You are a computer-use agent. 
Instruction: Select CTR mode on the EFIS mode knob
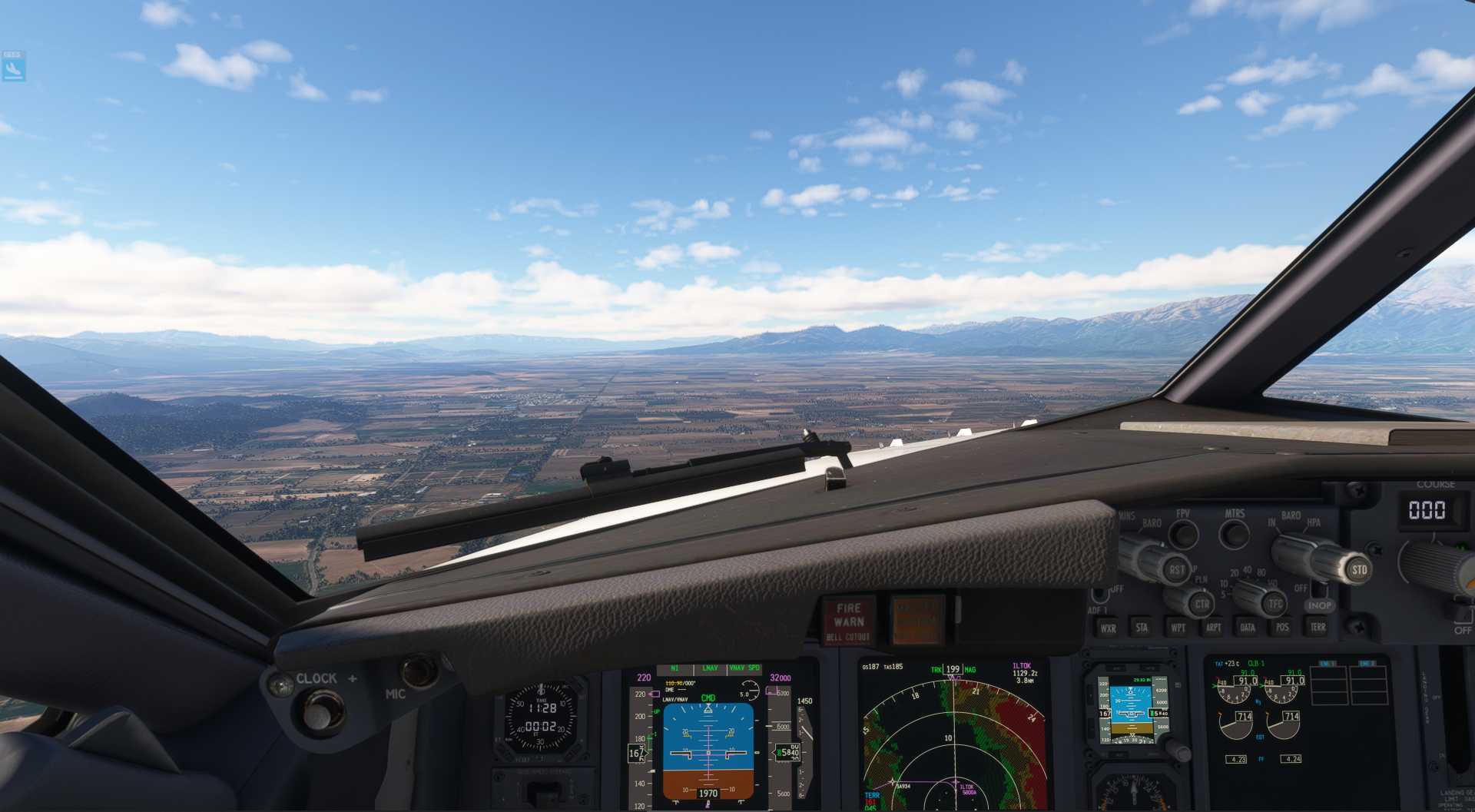click(x=1202, y=604)
